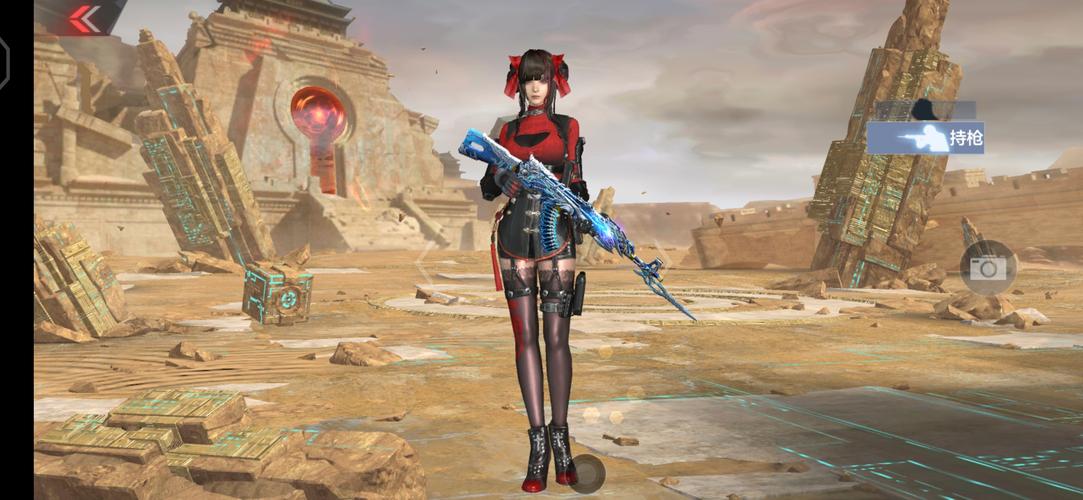
Task: Open the camera screenshot mode
Action: point(988,267)
